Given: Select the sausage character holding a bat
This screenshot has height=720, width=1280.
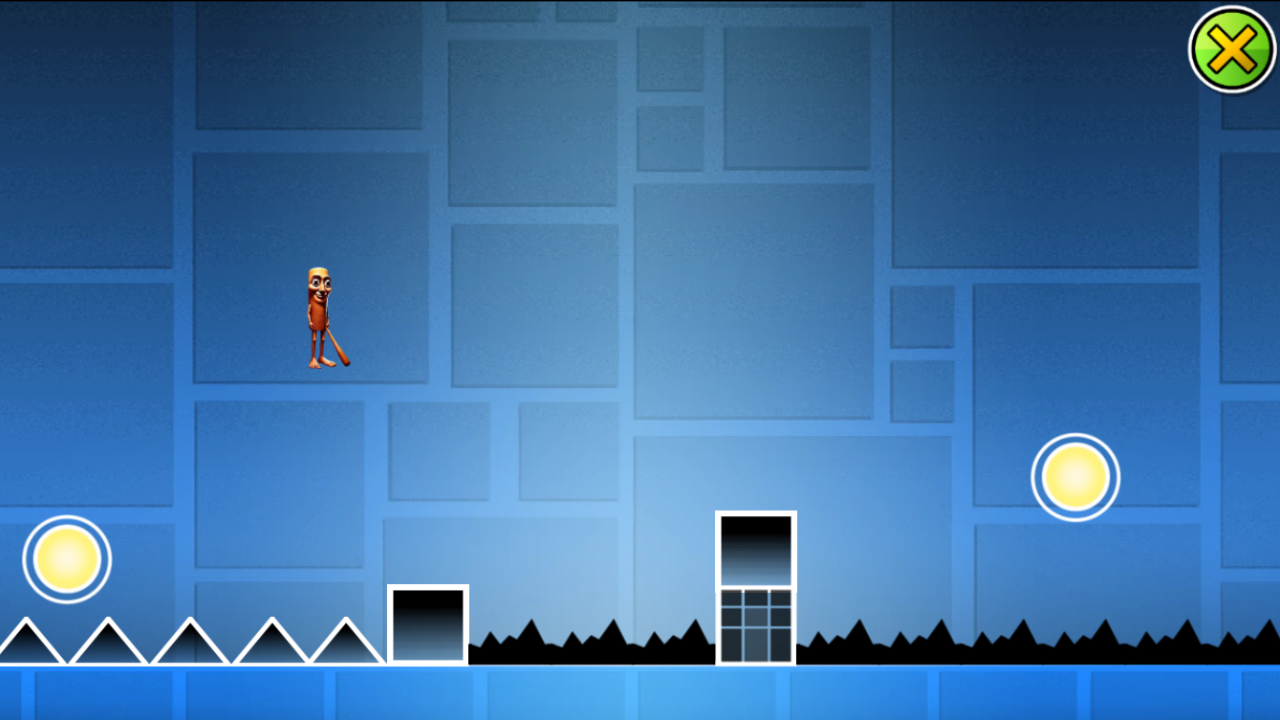Looking at the screenshot, I should 318,315.
